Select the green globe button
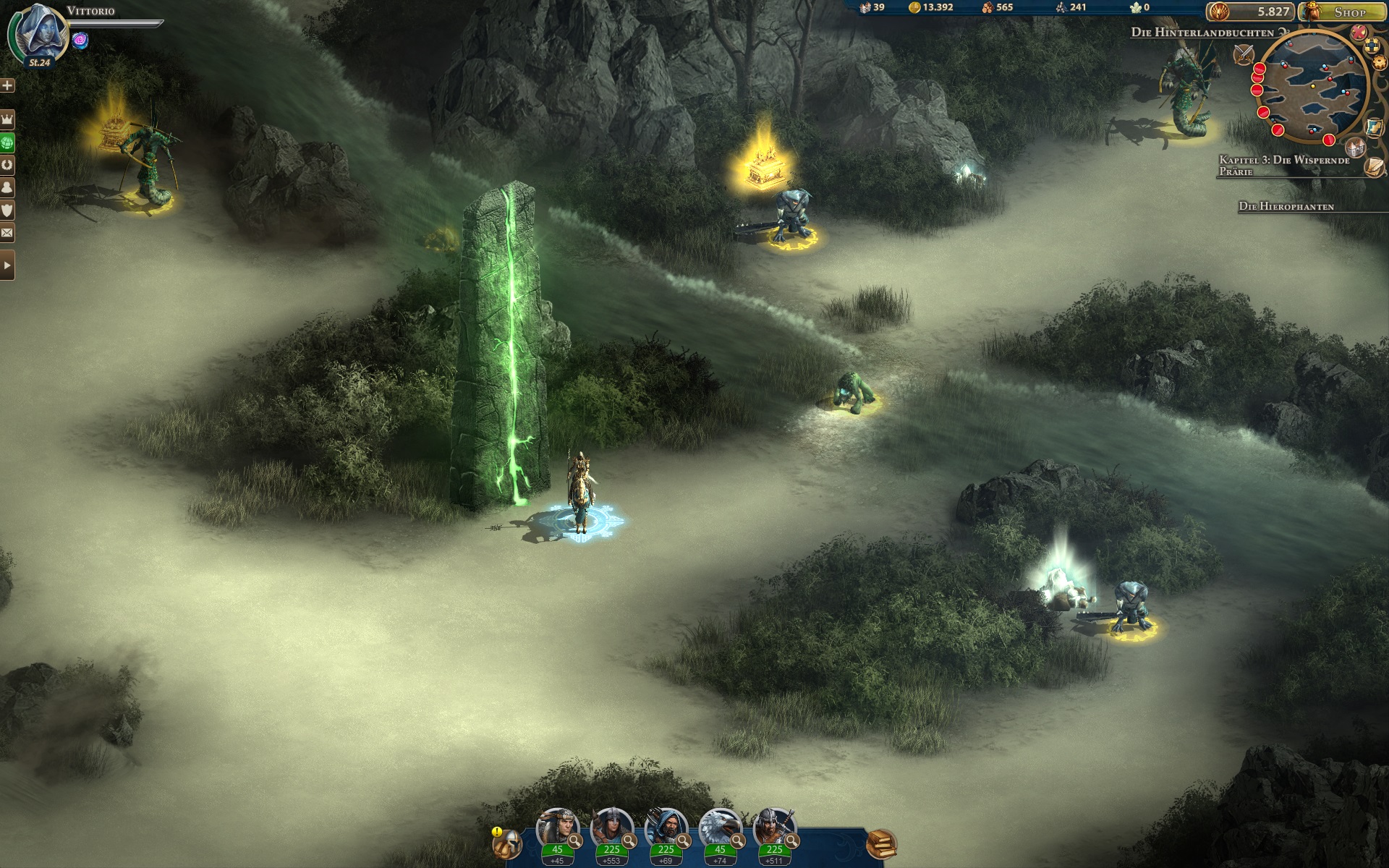1389x868 pixels. pos(7,142)
